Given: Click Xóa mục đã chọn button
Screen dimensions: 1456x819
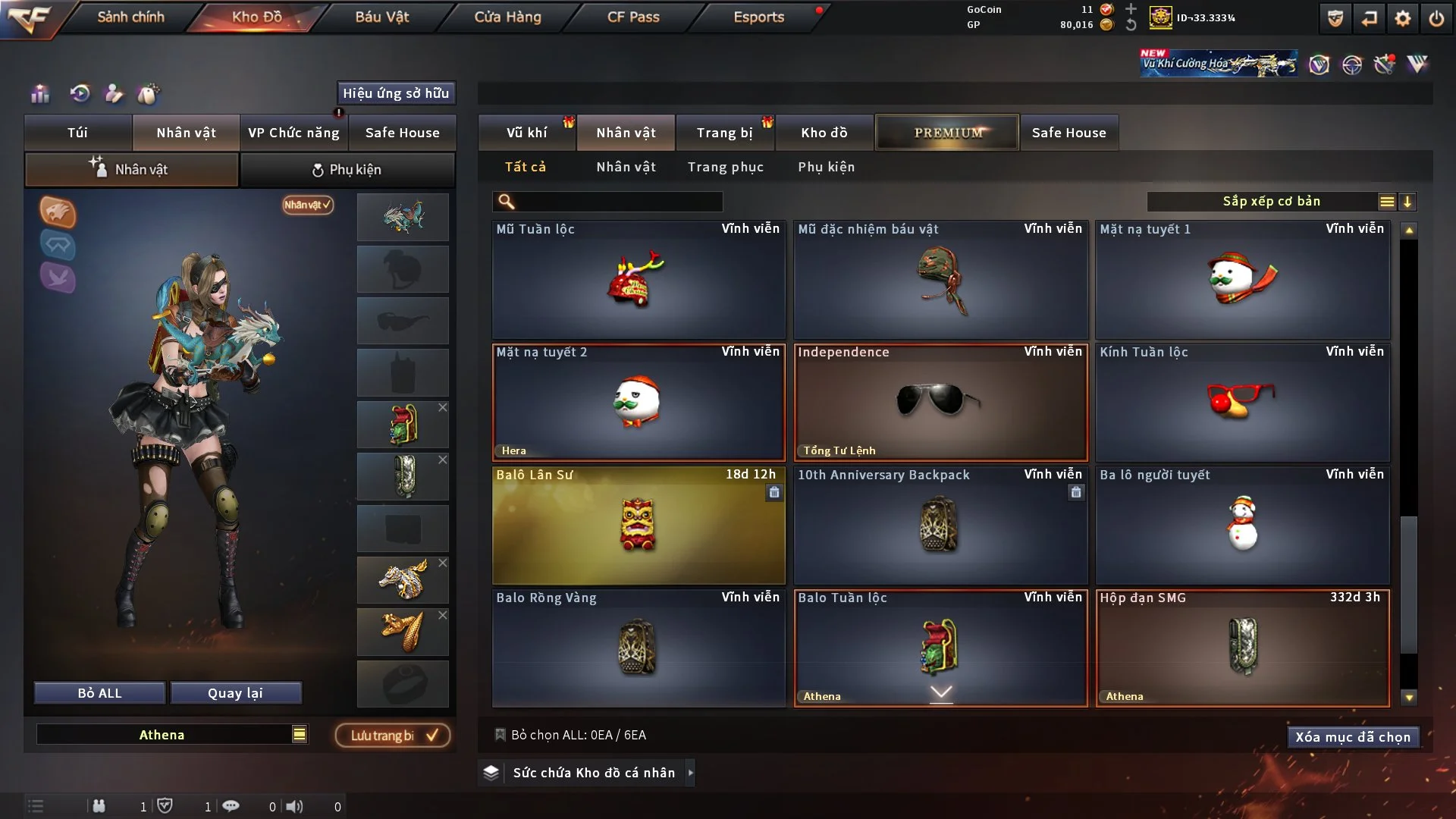Looking at the screenshot, I should 1352,737.
